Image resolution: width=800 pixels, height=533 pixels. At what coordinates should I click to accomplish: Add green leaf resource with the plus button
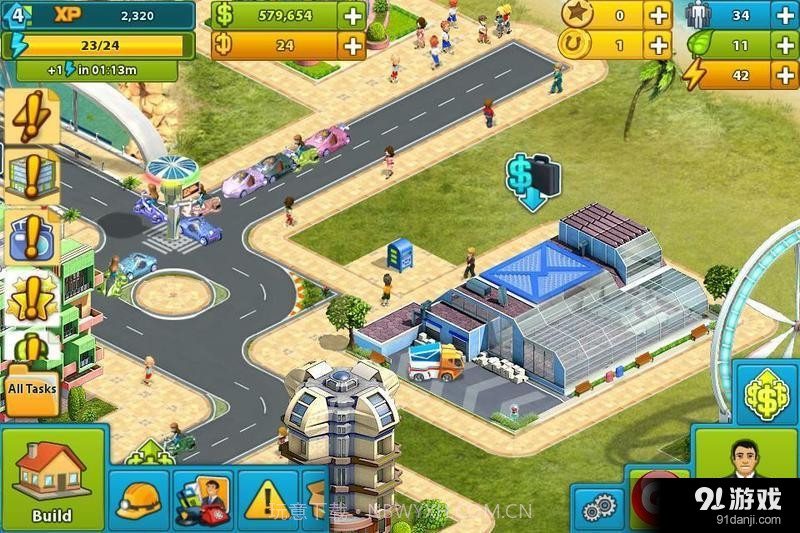pos(785,46)
